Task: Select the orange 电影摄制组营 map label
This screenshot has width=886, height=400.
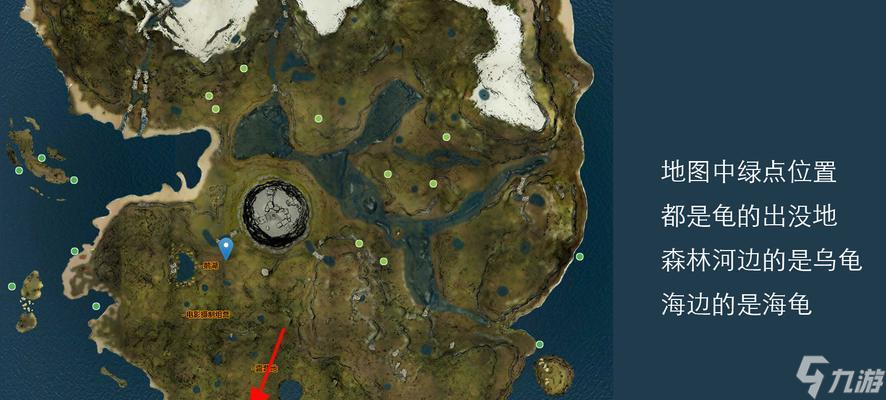Action: pyautogui.click(x=207, y=313)
